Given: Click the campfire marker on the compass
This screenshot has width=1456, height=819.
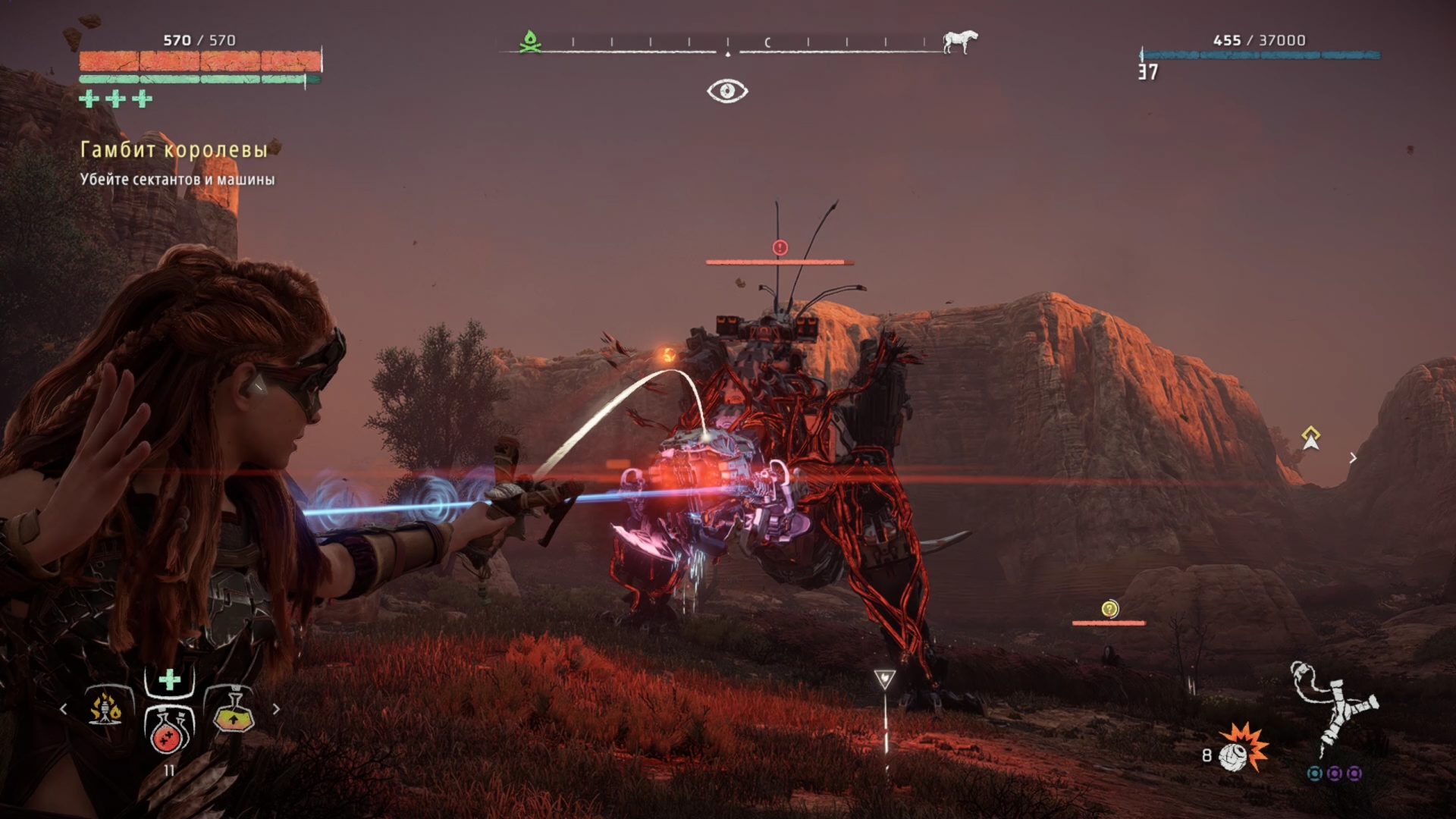Looking at the screenshot, I should pyautogui.click(x=530, y=42).
